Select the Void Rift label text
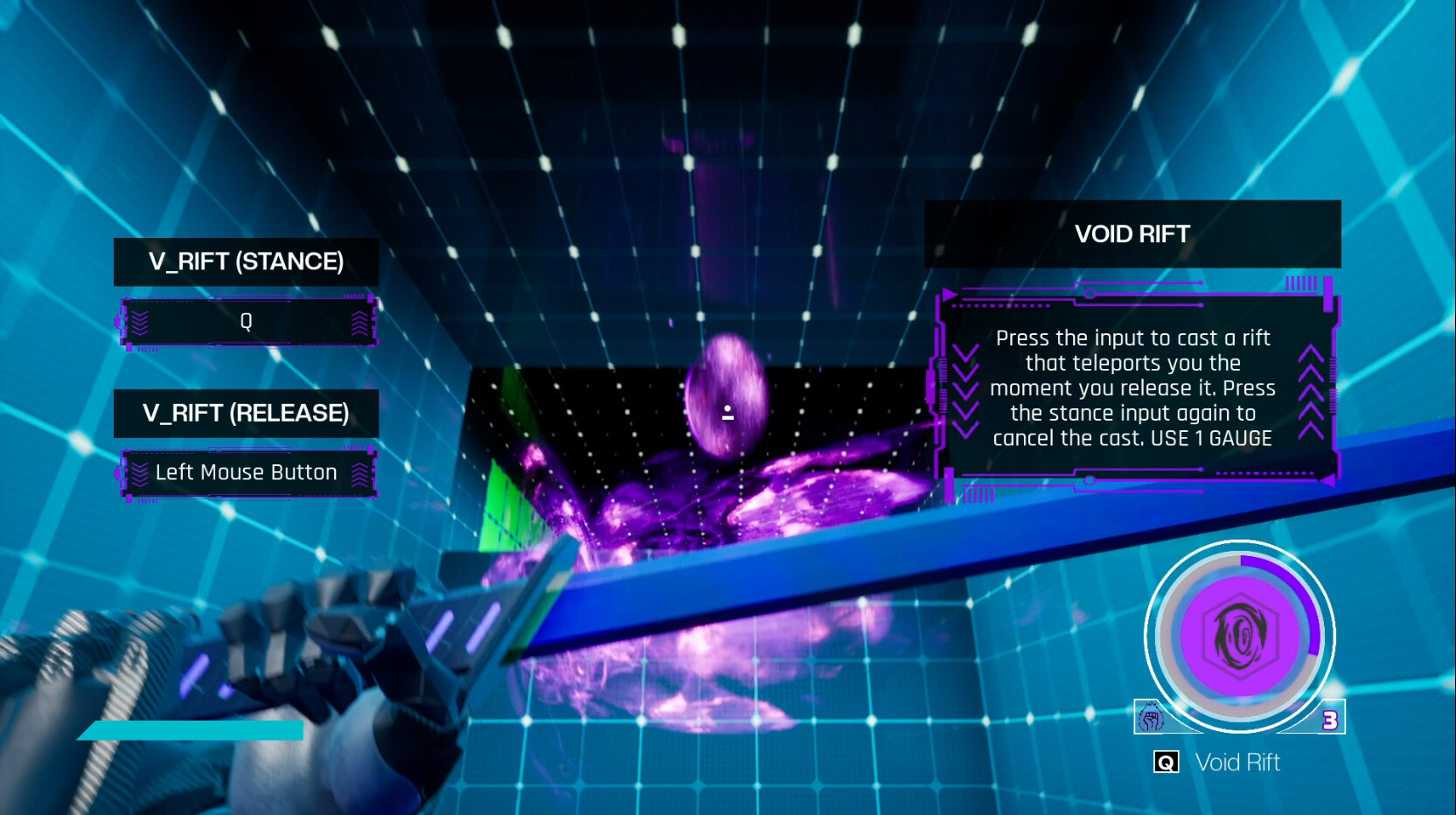1456x815 pixels. tap(1237, 762)
